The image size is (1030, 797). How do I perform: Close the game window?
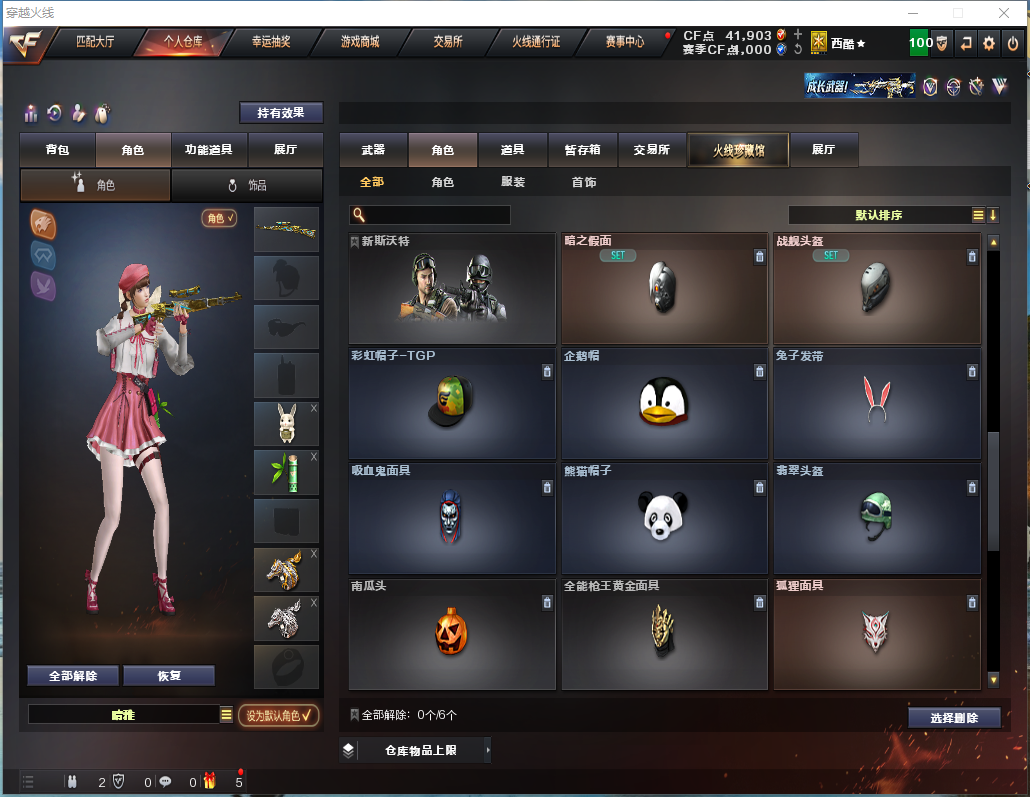pos(1003,13)
